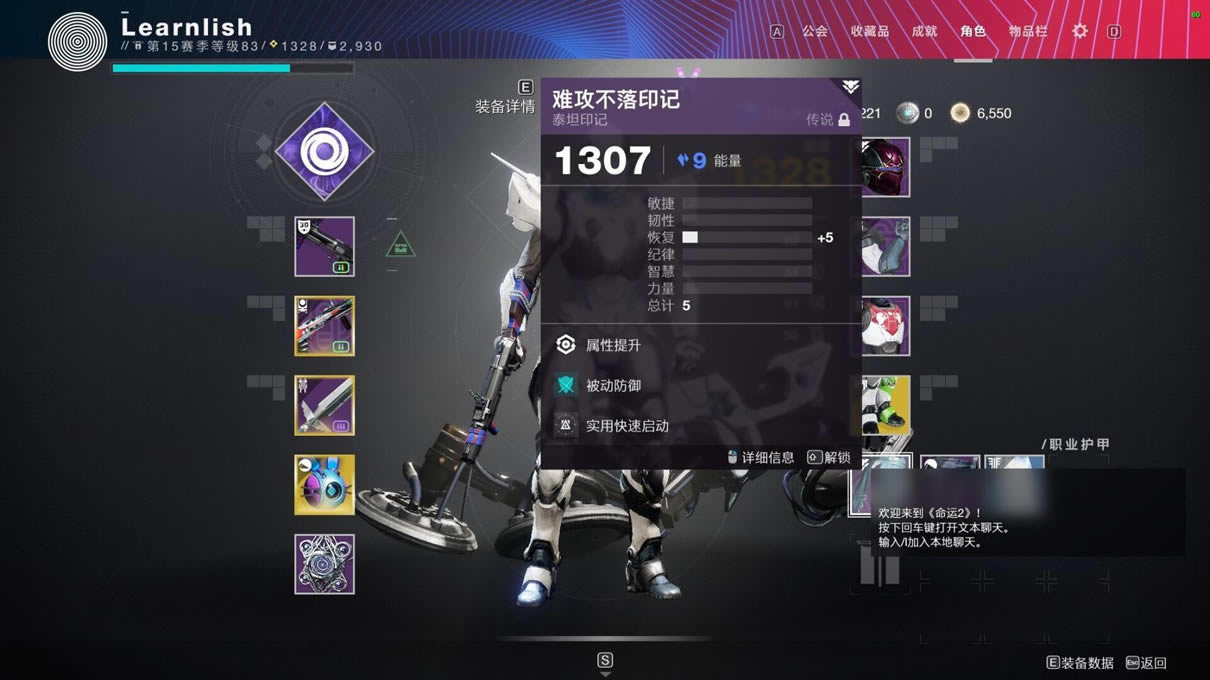This screenshot has height=680, width=1210.
Task: Open the 成就 triumphs tab
Action: point(924,31)
